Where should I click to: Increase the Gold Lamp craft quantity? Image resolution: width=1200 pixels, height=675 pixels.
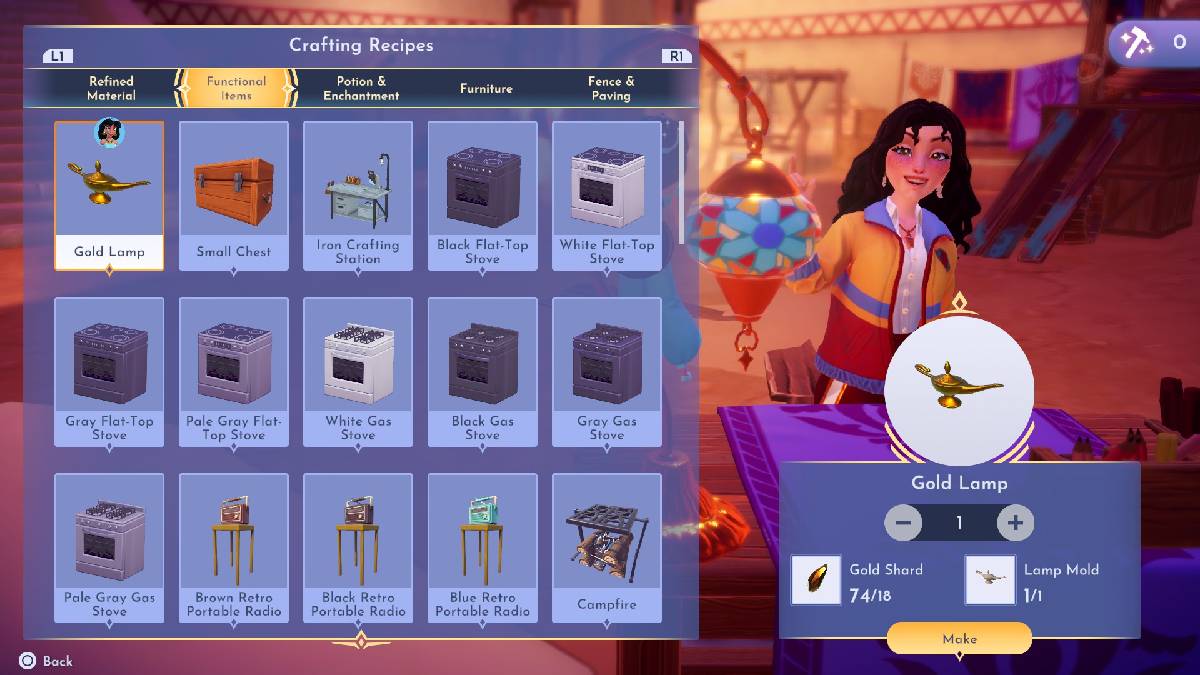(1015, 522)
